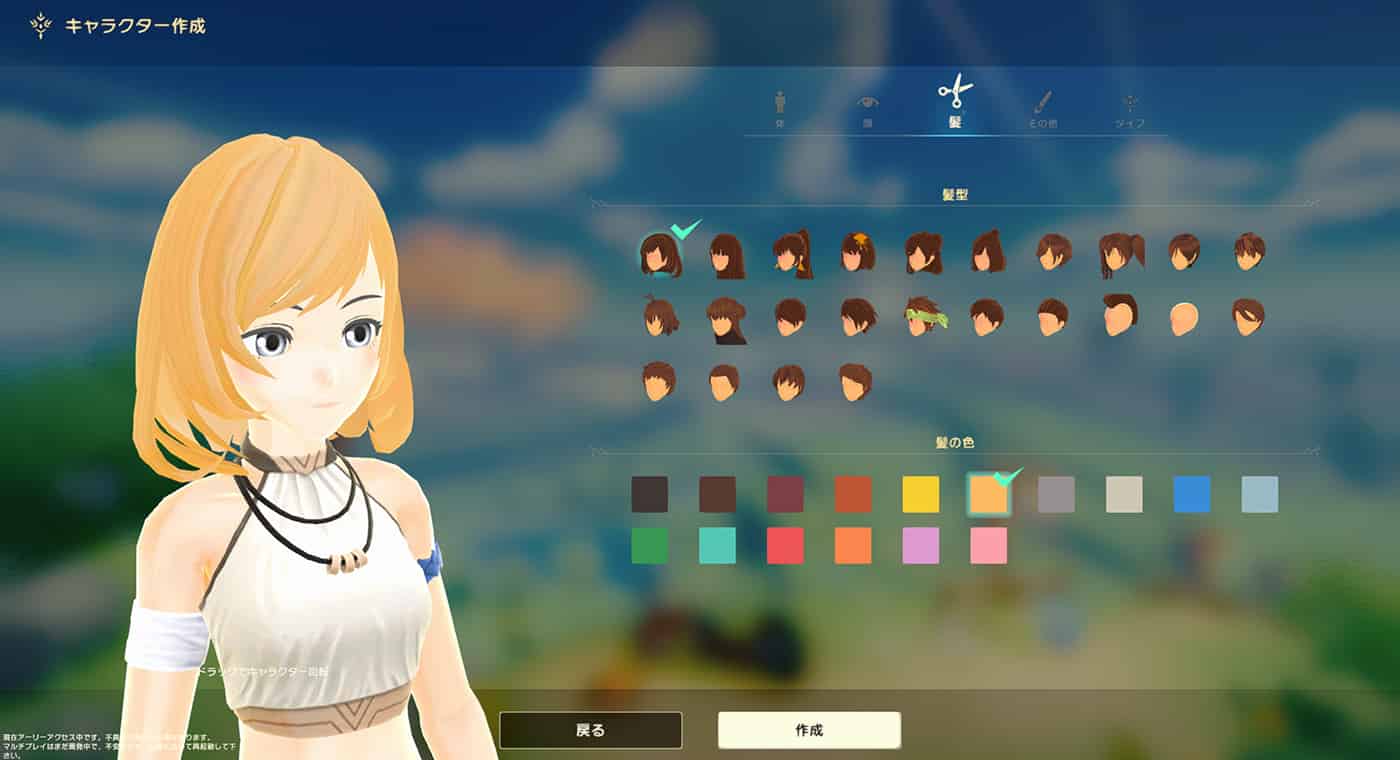Choose the mohawk hairstyle
The width and height of the screenshot is (1400, 760).
coord(1119,315)
